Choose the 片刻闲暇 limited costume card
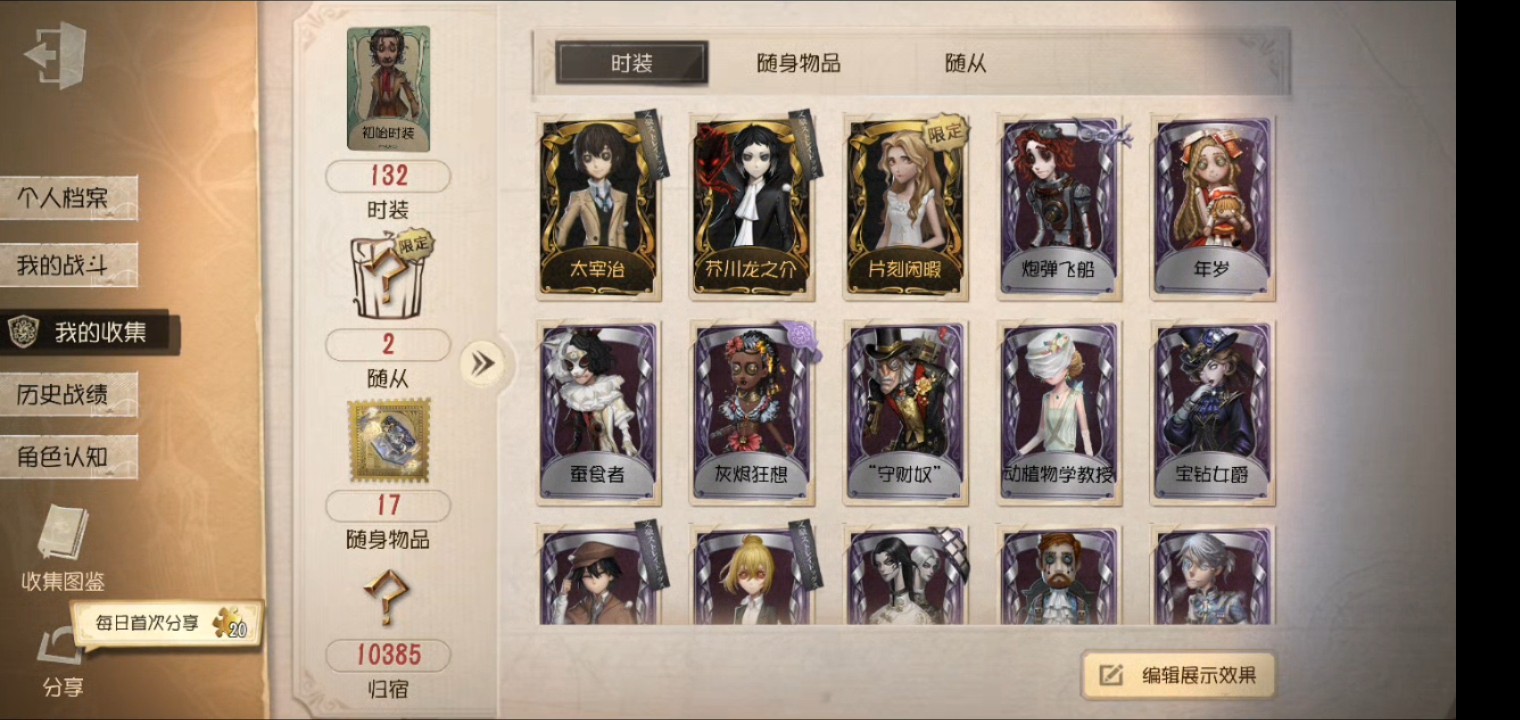Viewport: 1520px width, 720px height. click(x=905, y=207)
